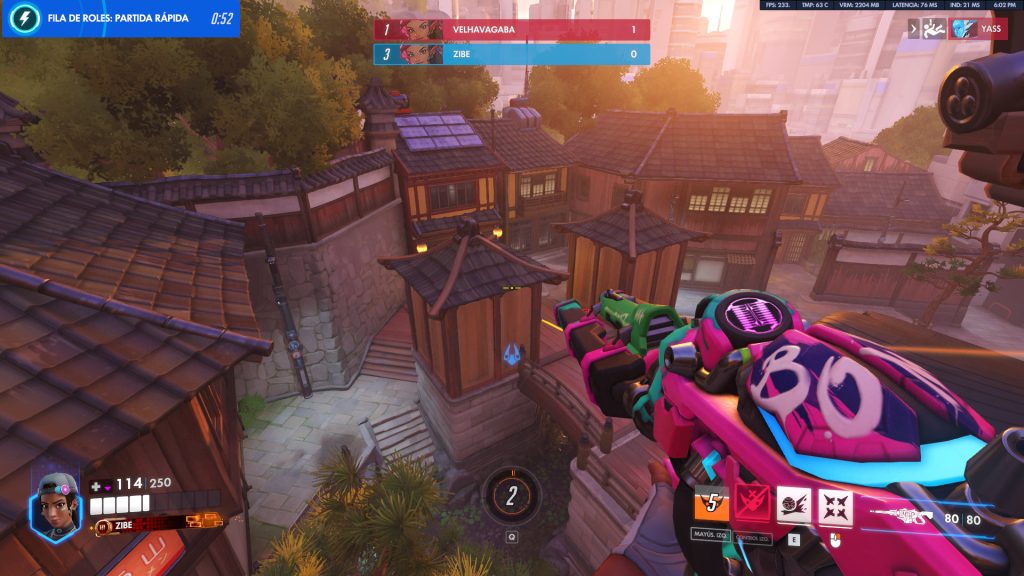Activate the orange ability showing cooldown 5
Viewport: 1024px width, 576px height.
(x=711, y=506)
